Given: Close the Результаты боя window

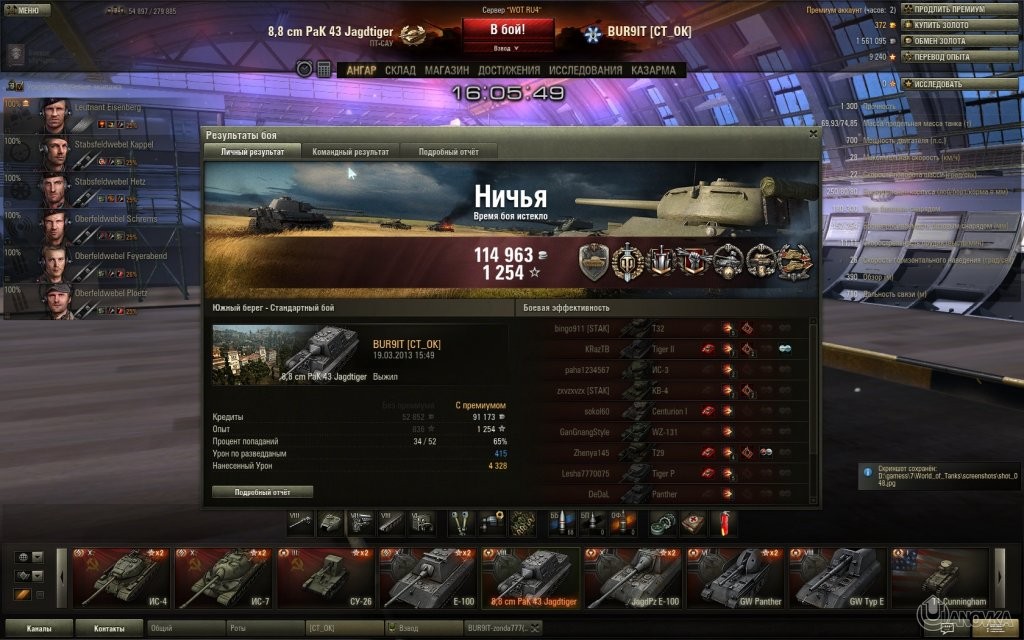Looking at the screenshot, I should pos(811,134).
